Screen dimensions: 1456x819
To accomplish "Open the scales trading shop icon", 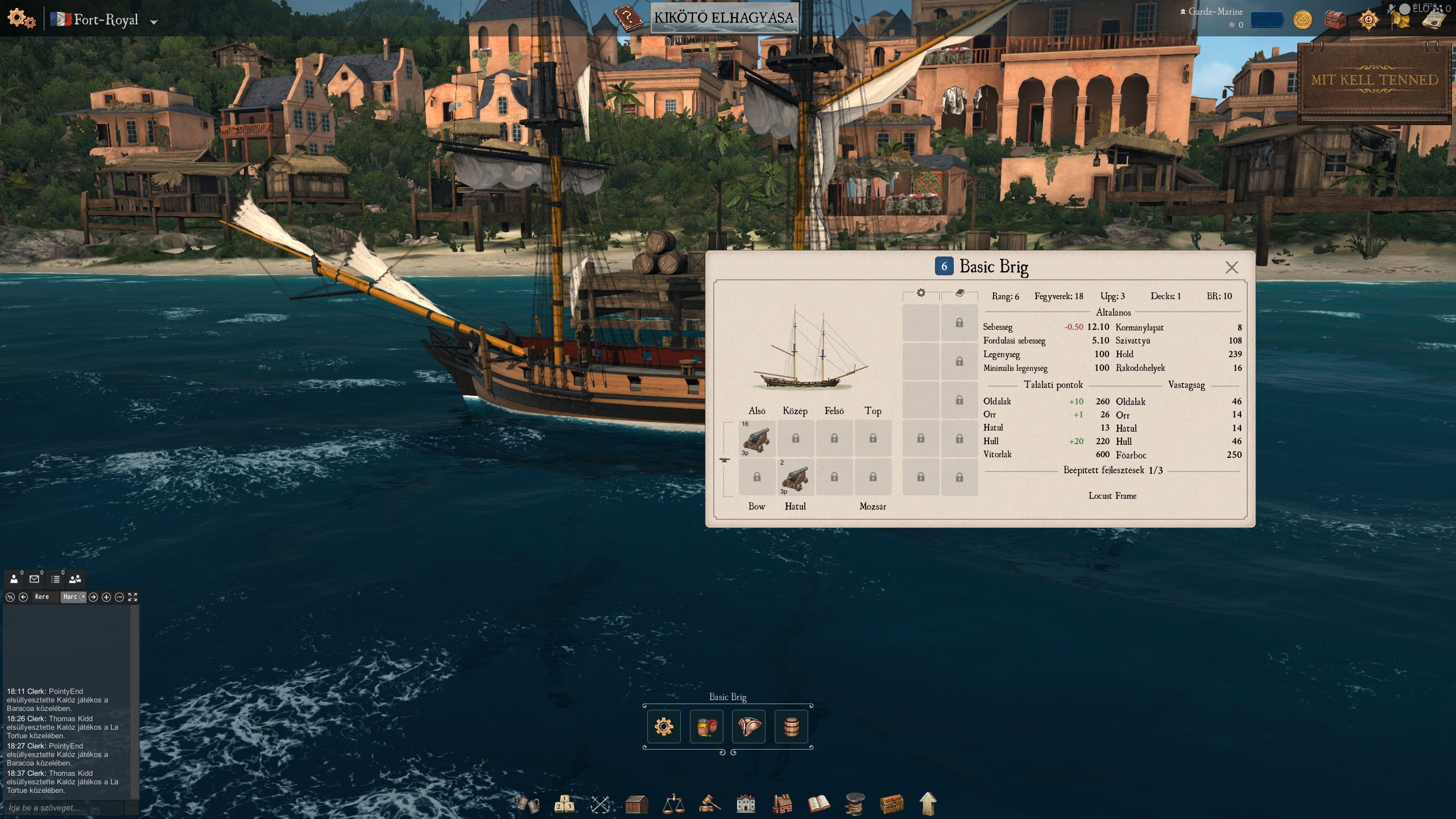I will tap(673, 804).
